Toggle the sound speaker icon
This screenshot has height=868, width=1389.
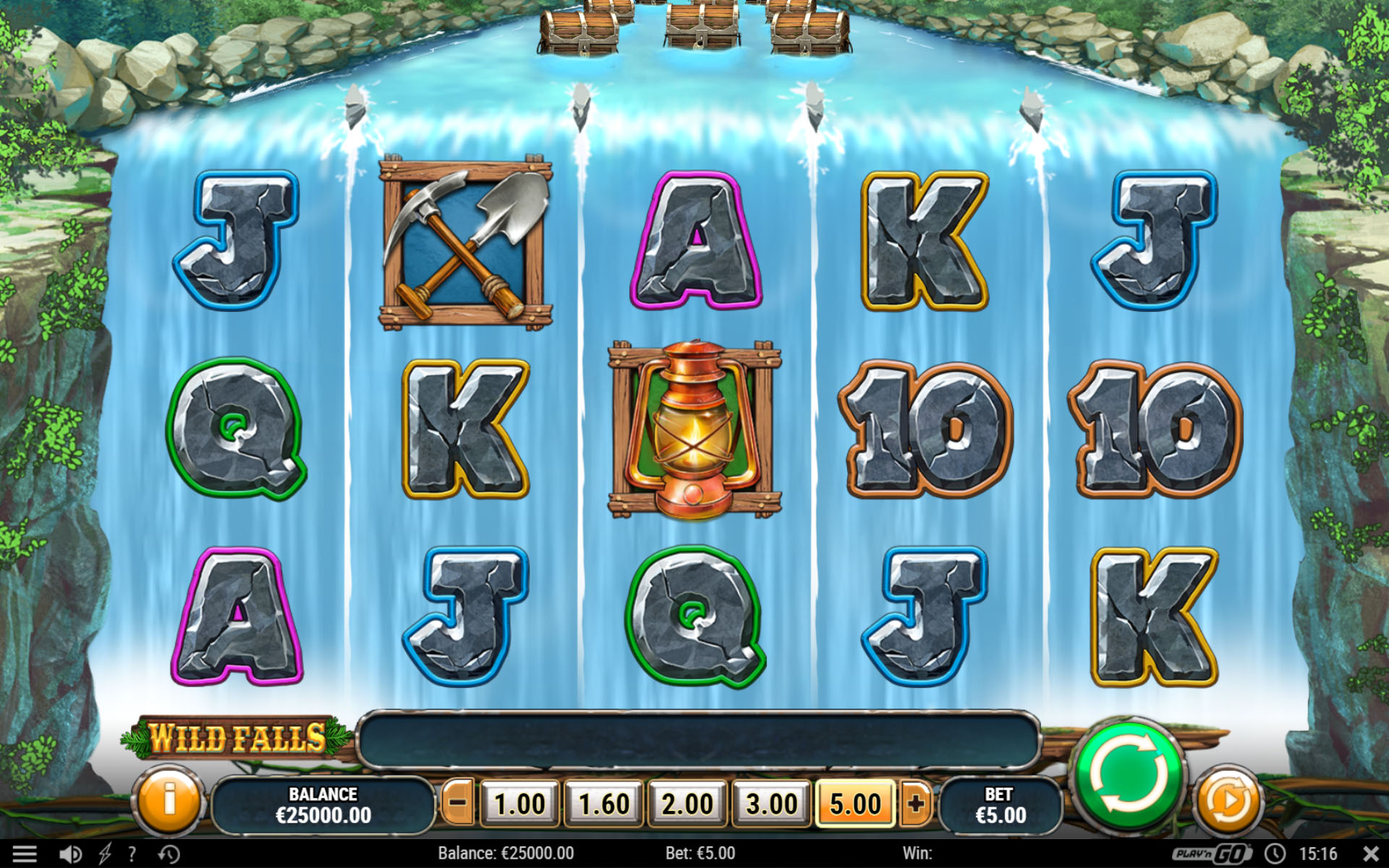70,854
